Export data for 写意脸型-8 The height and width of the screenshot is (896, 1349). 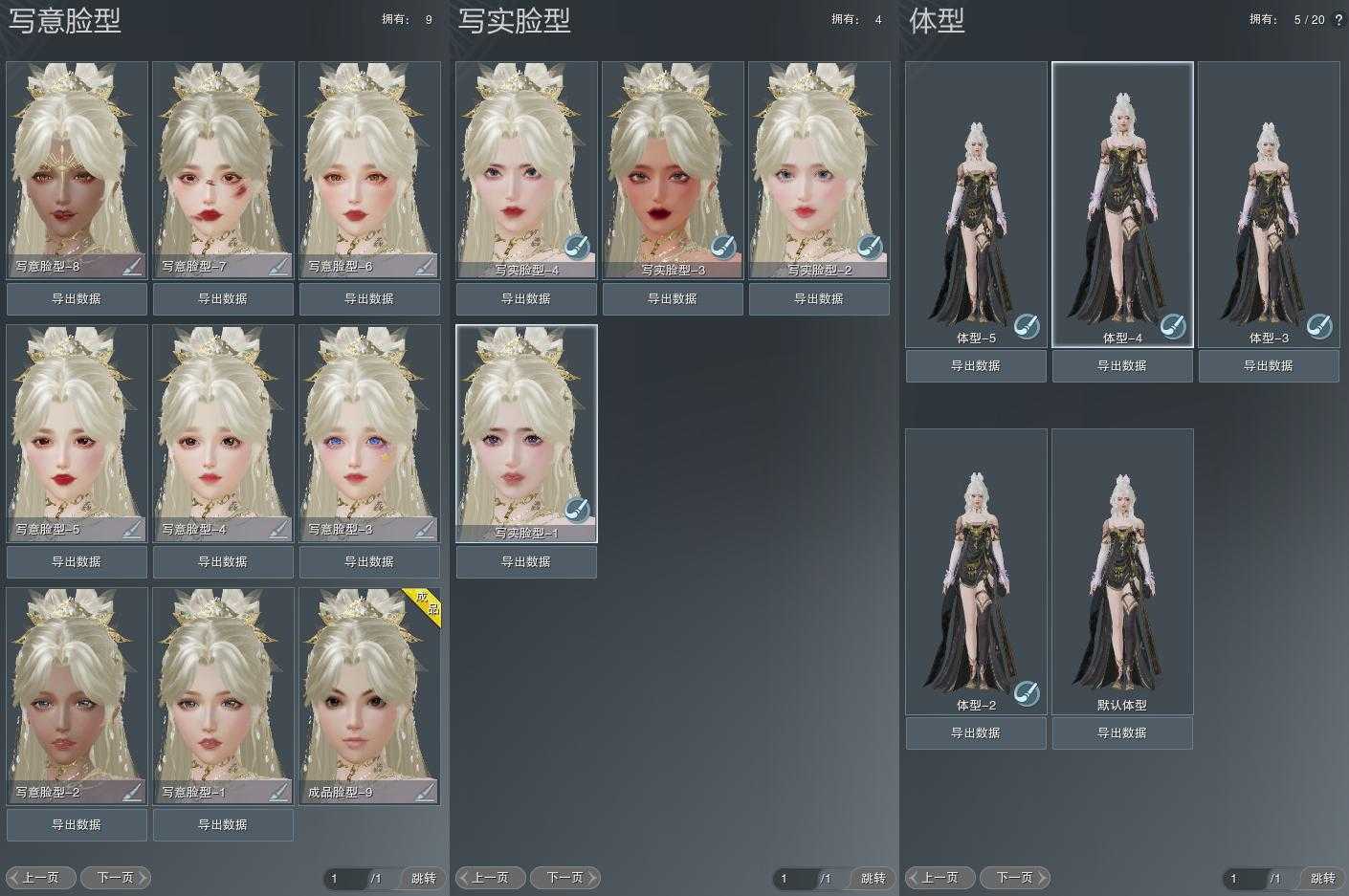pos(77,298)
